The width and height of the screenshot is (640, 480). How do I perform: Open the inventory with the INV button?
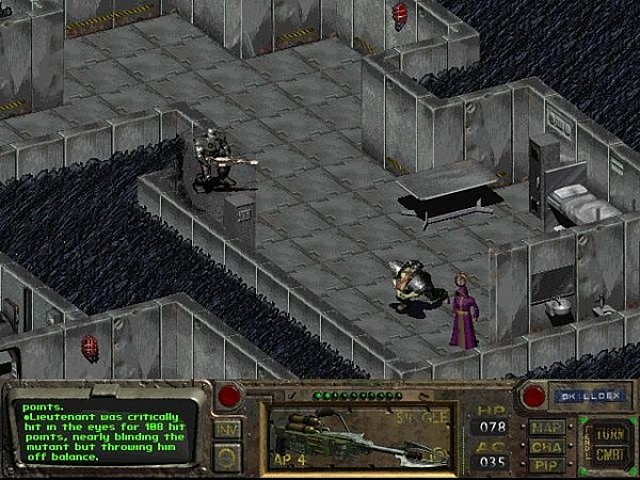227,429
